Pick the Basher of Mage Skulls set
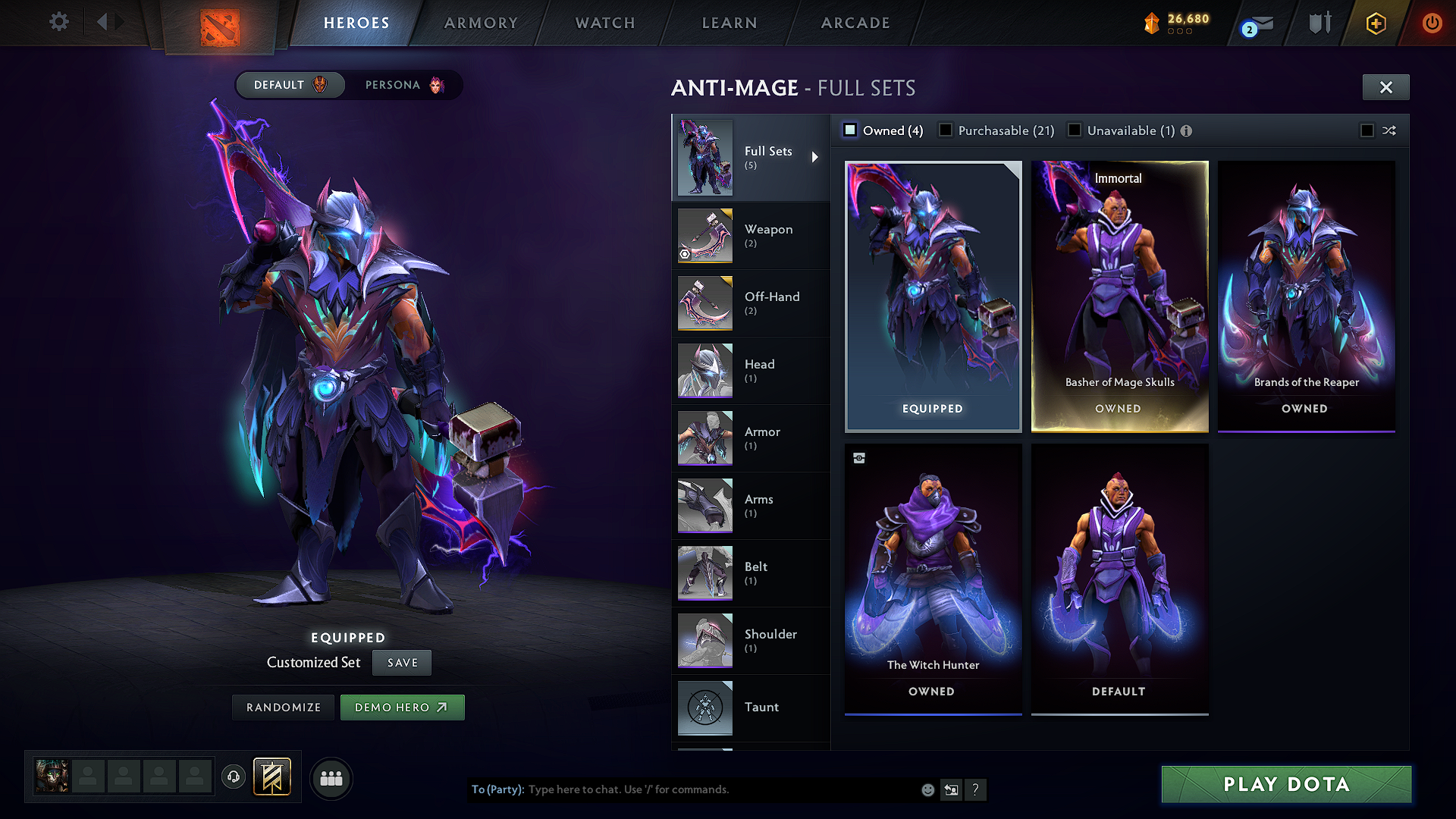Screen dimensions: 1456x819 1119,296
